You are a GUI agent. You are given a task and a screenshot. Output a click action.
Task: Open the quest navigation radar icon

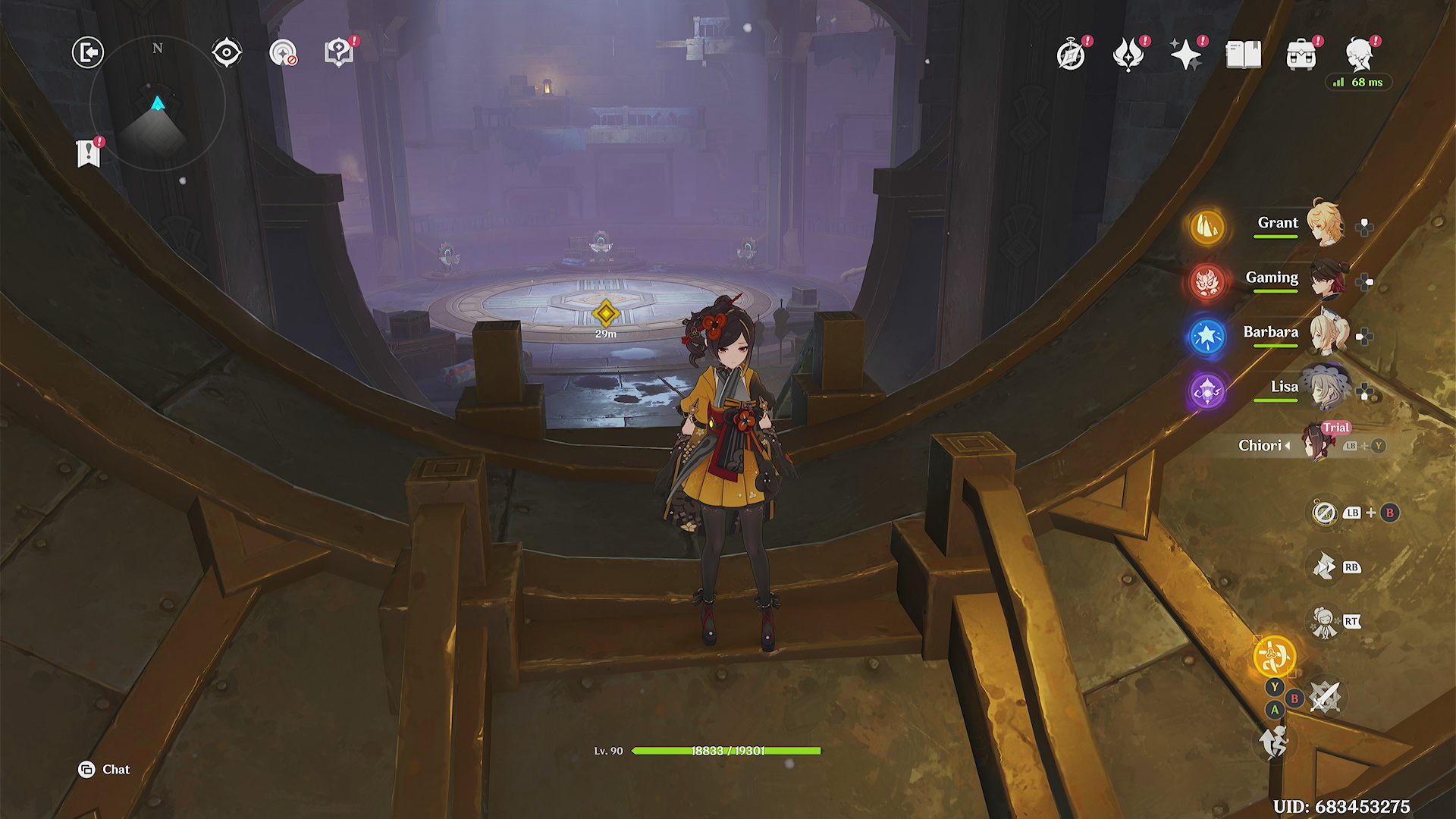(283, 53)
